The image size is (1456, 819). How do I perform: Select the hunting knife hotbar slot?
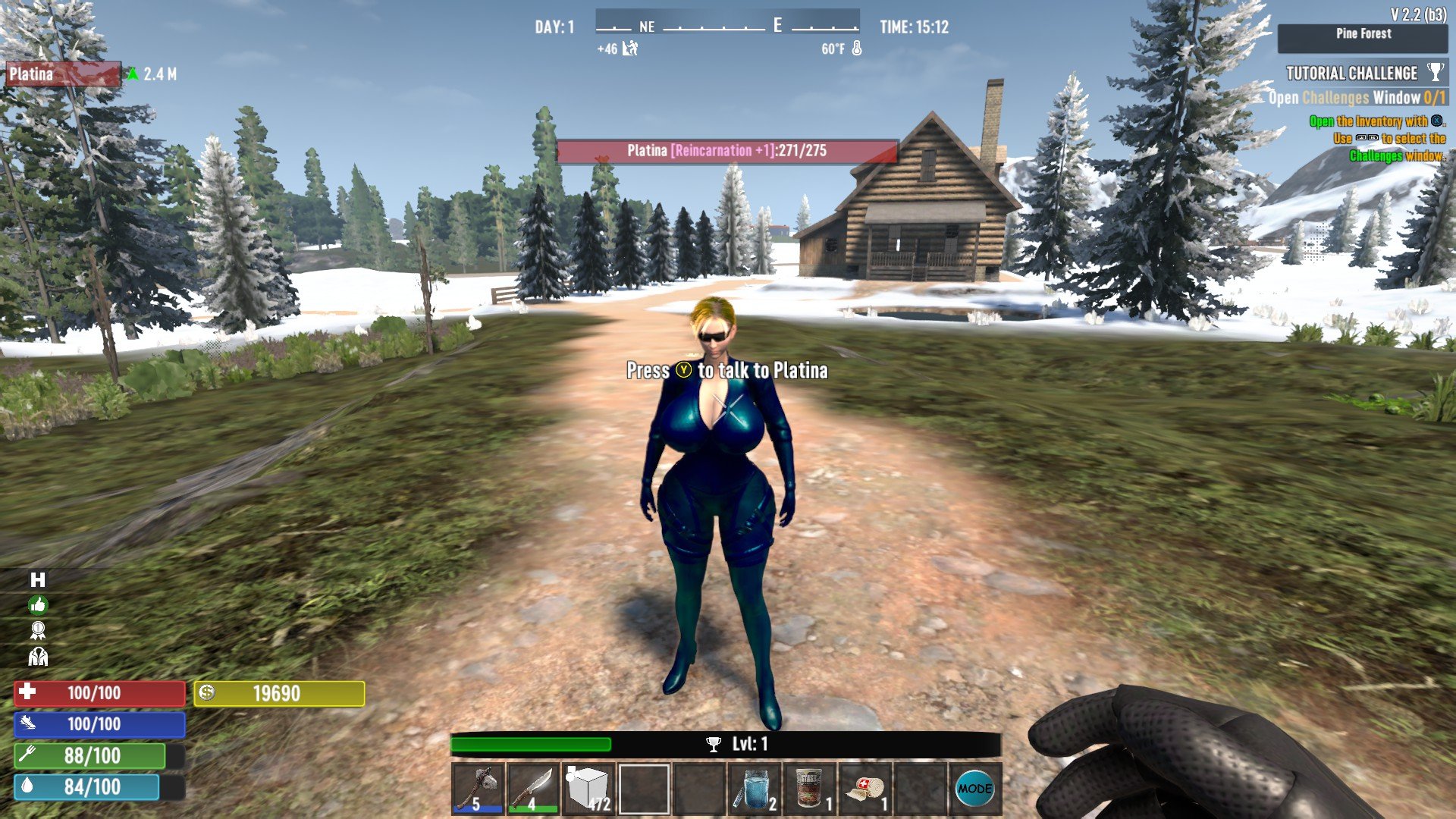coord(533,789)
